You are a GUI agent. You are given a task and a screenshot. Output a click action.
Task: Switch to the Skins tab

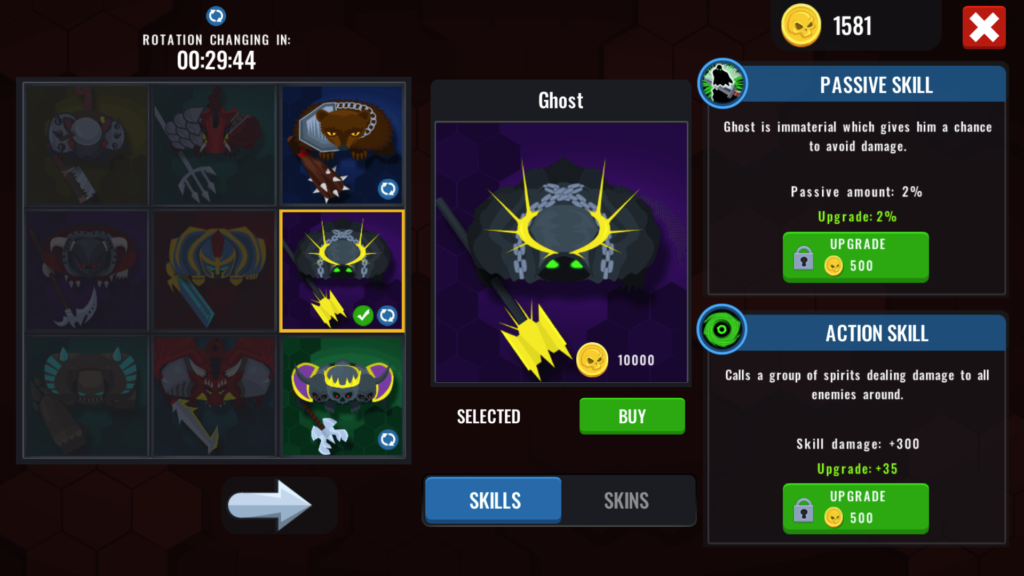(x=626, y=501)
